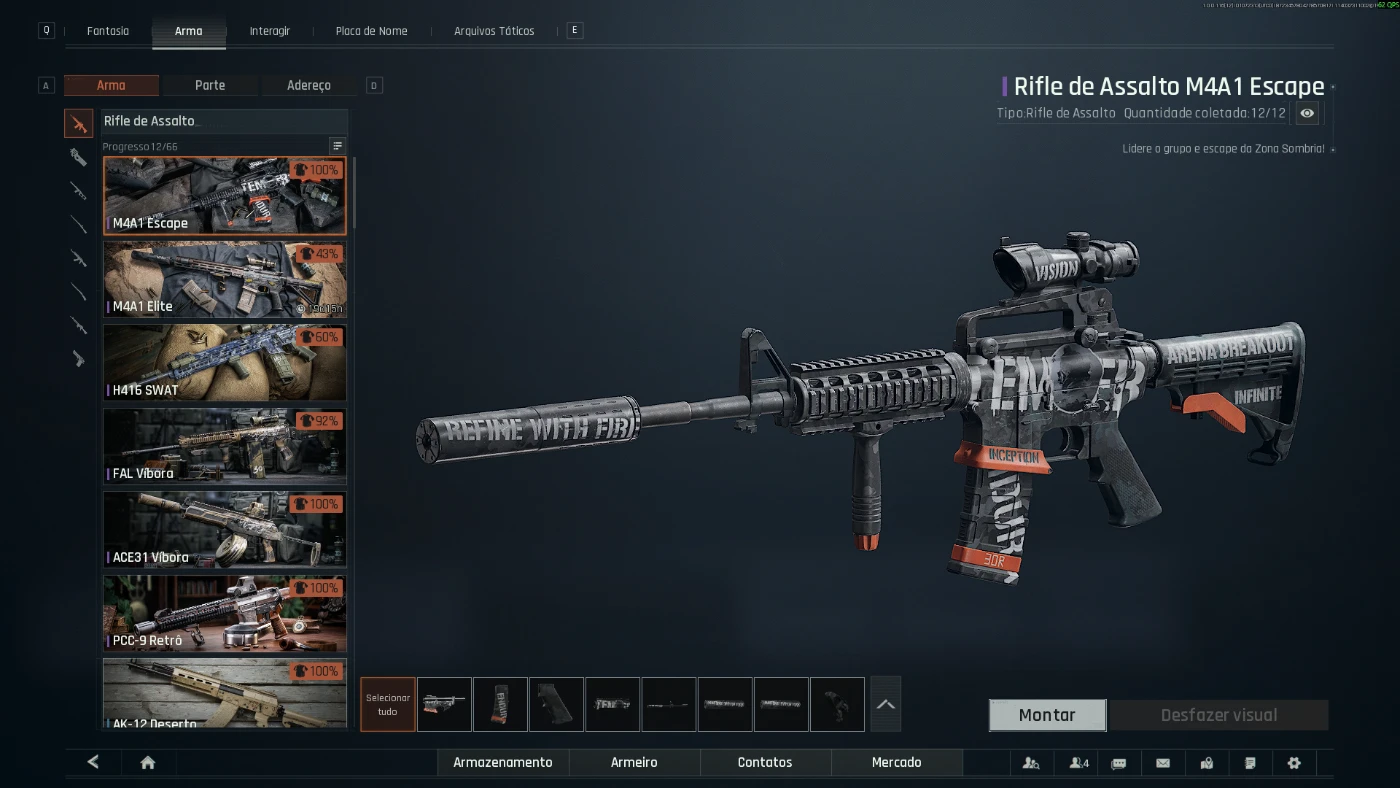Select the H416 SWAT skin

tap(225, 363)
